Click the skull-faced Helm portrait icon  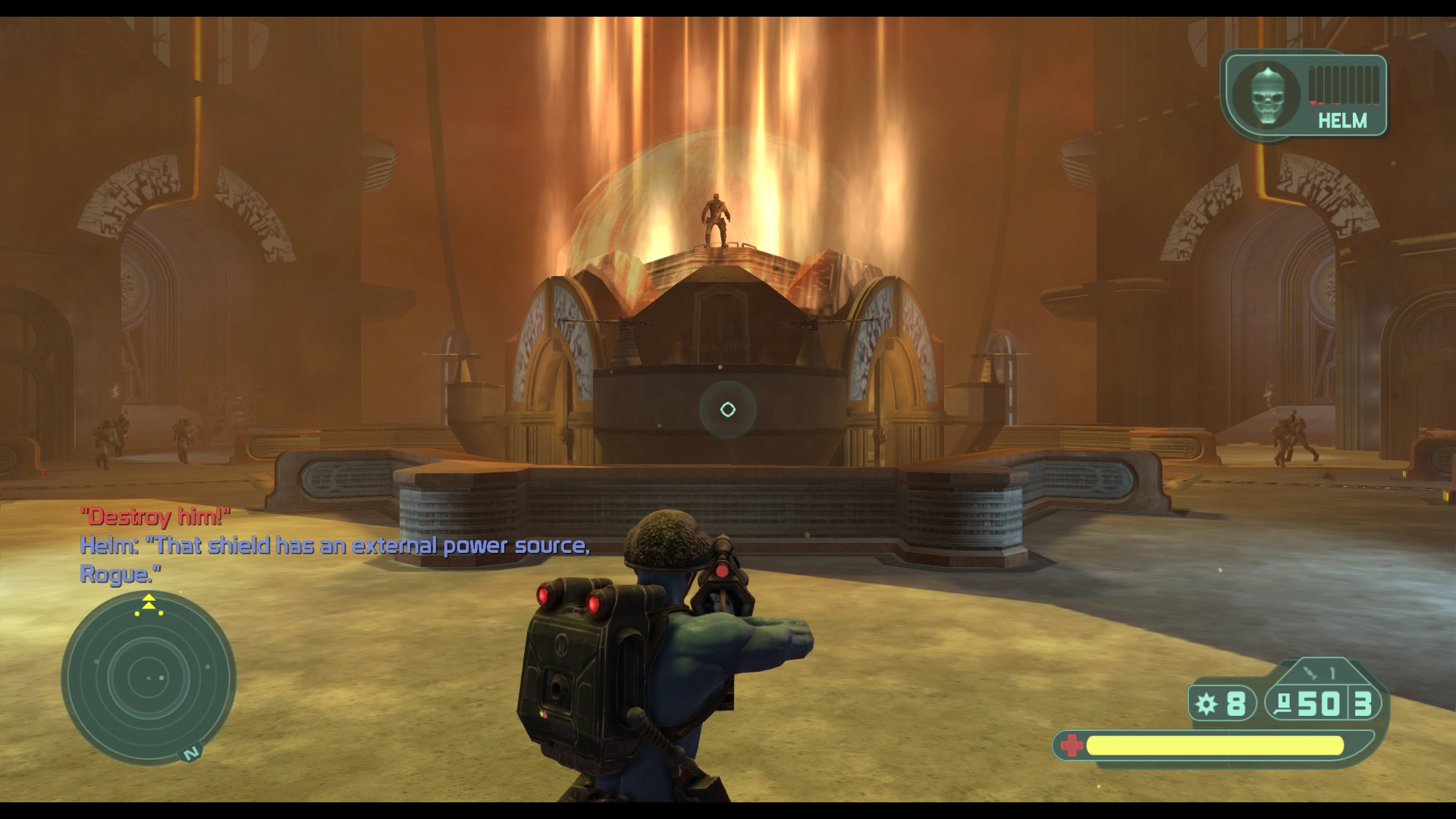tap(1266, 95)
